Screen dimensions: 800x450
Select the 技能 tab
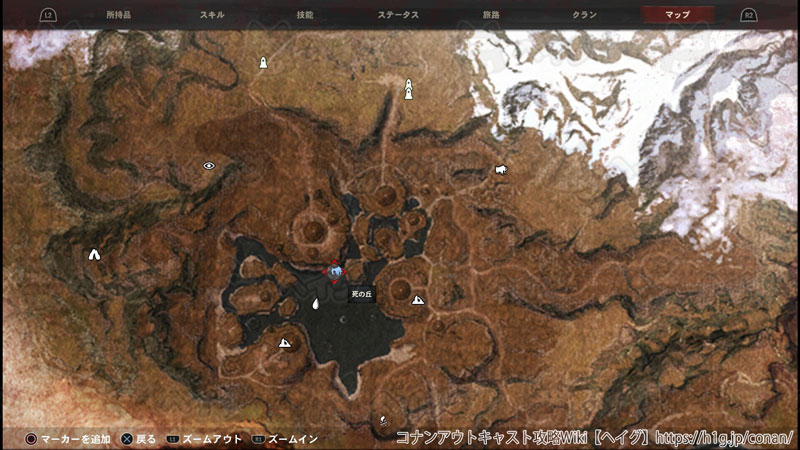tap(305, 15)
